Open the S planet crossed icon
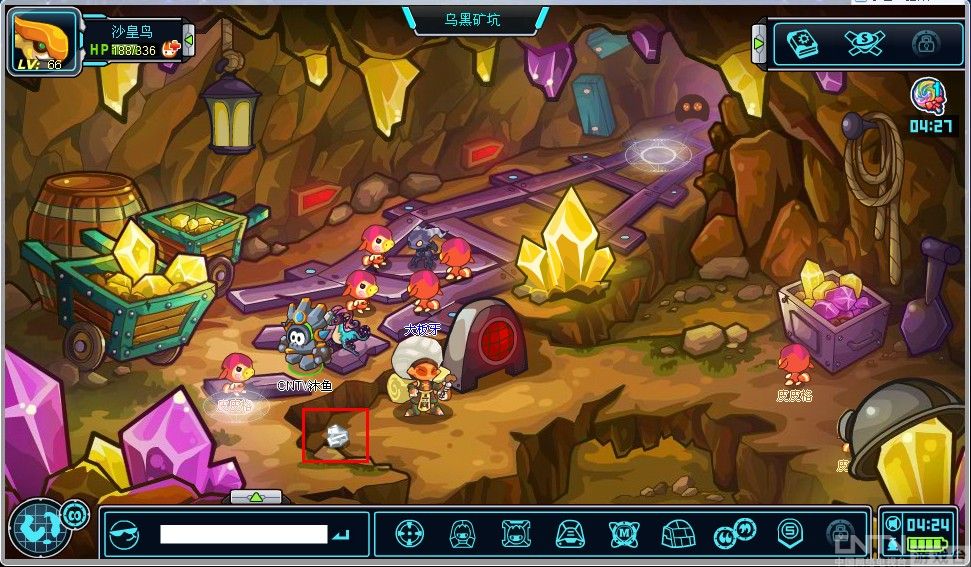 pyautogui.click(x=863, y=43)
